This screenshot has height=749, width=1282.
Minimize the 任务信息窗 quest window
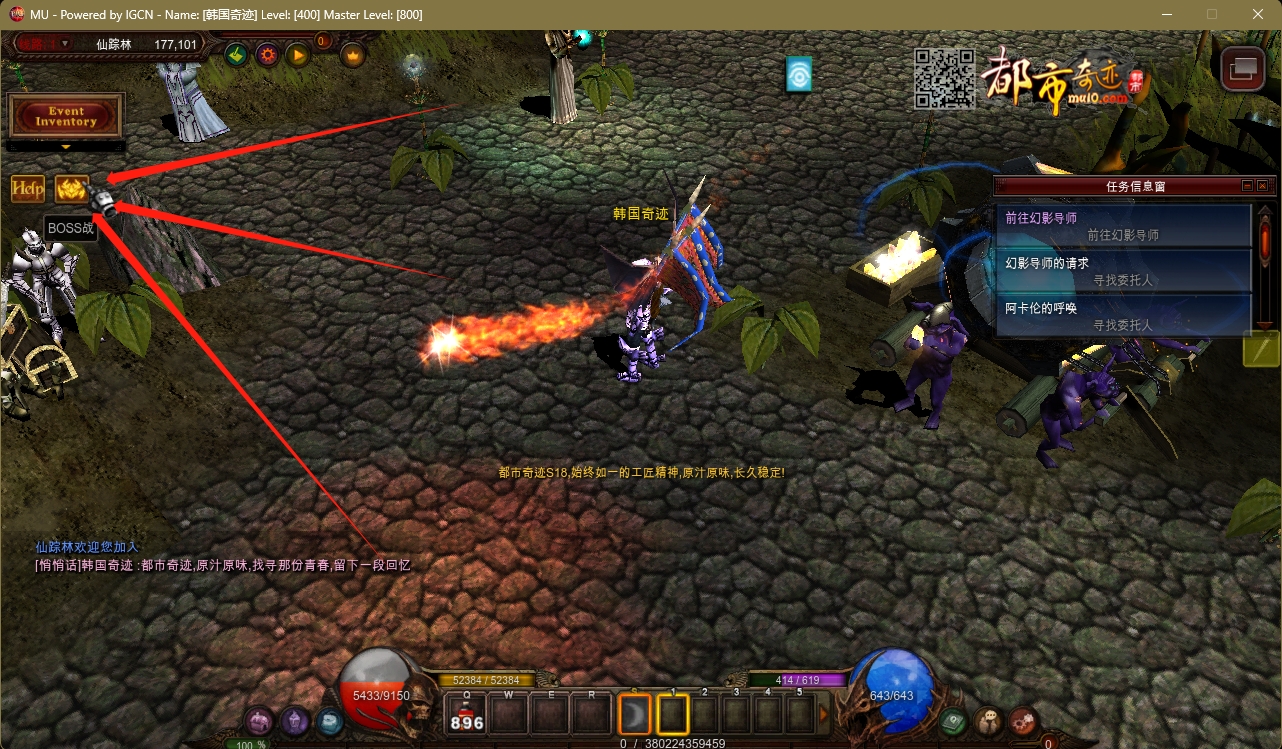pos(1247,186)
